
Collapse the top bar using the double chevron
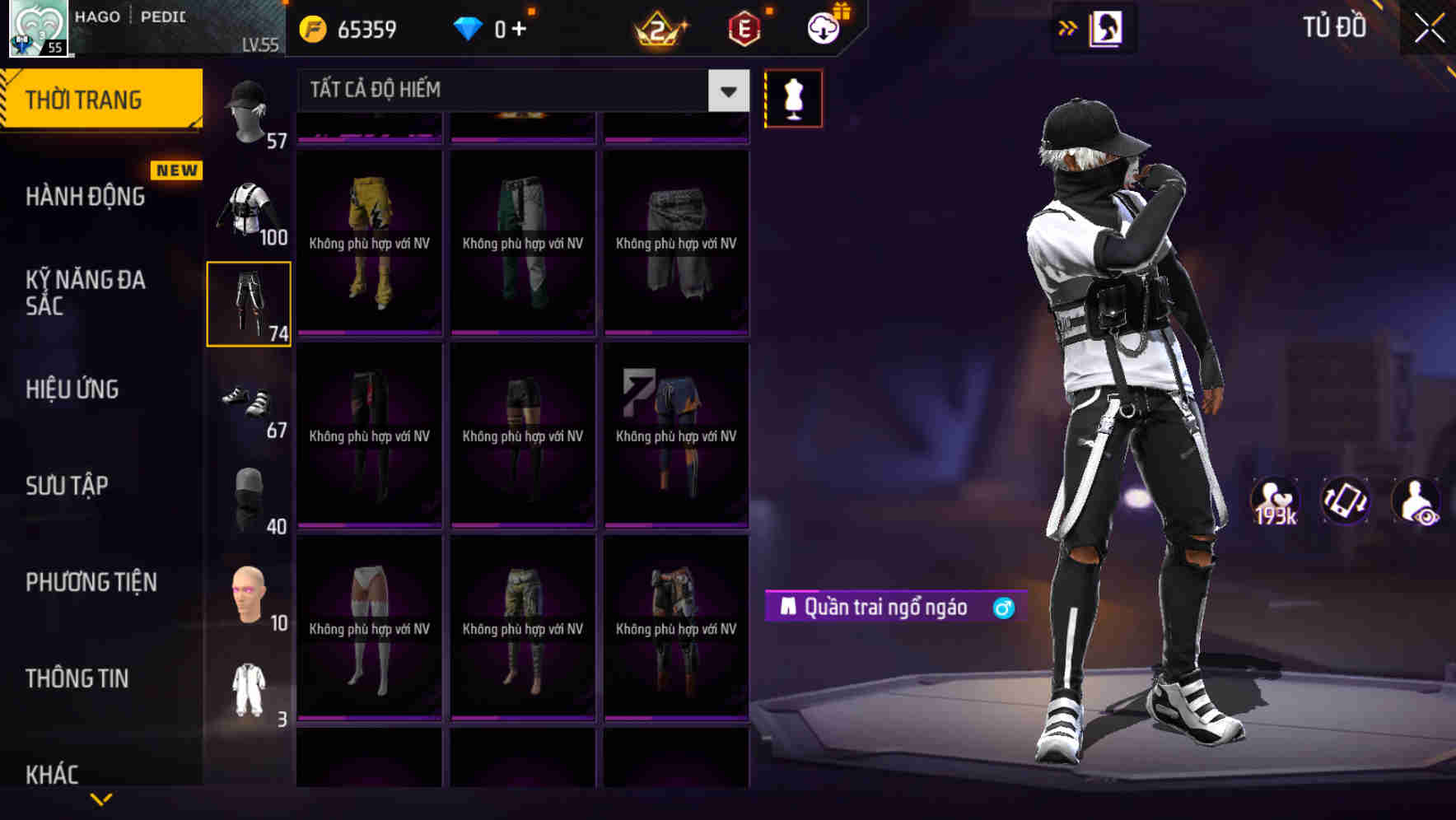click(x=1068, y=27)
